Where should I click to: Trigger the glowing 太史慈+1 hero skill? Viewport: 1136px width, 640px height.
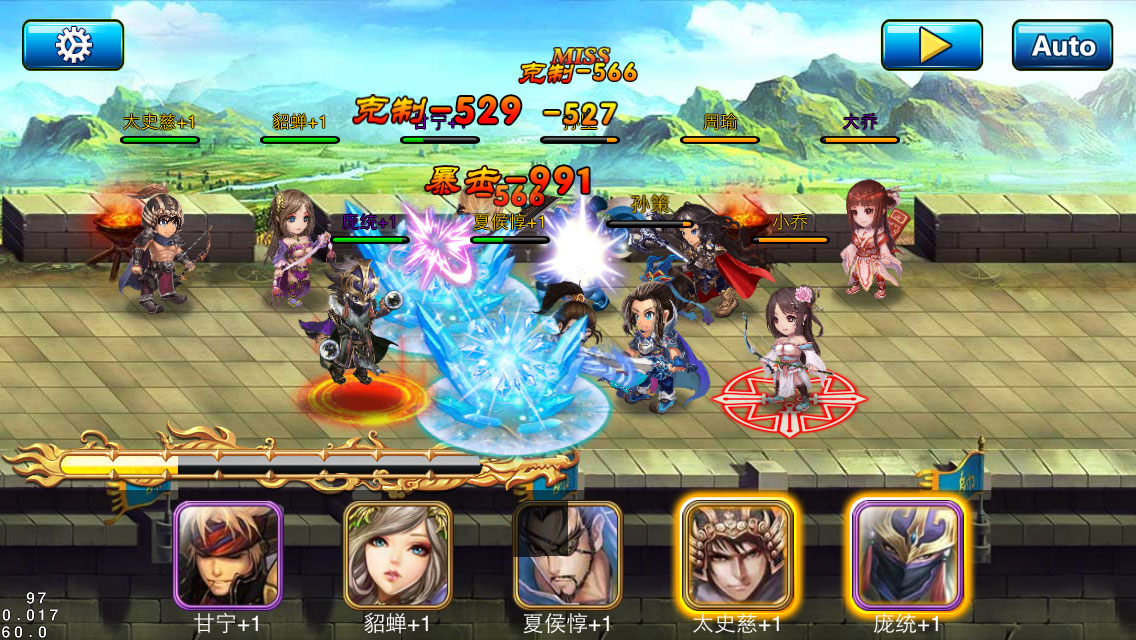[x=737, y=555]
